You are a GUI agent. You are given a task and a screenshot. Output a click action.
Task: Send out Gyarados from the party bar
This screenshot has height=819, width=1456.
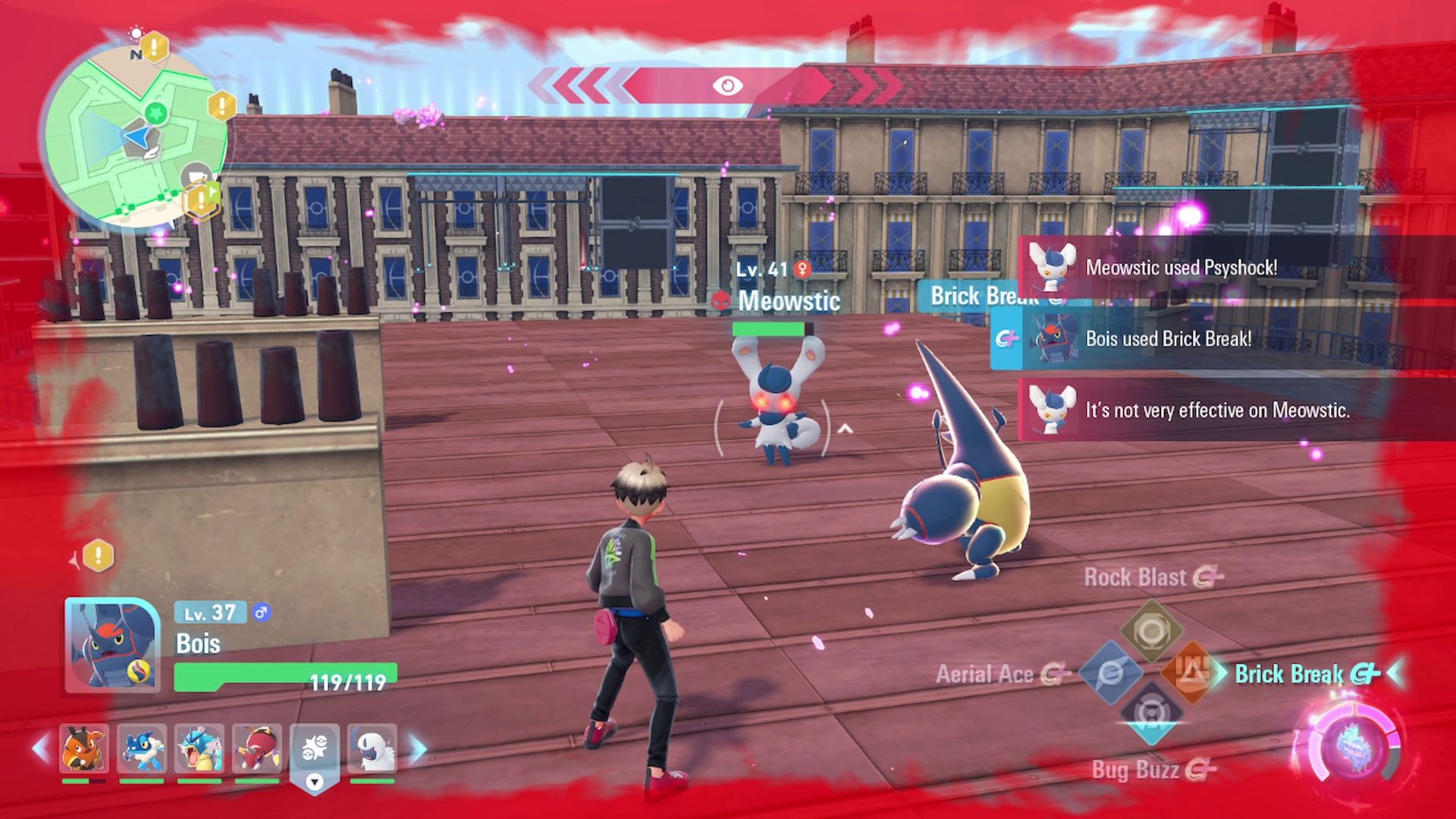(199, 748)
